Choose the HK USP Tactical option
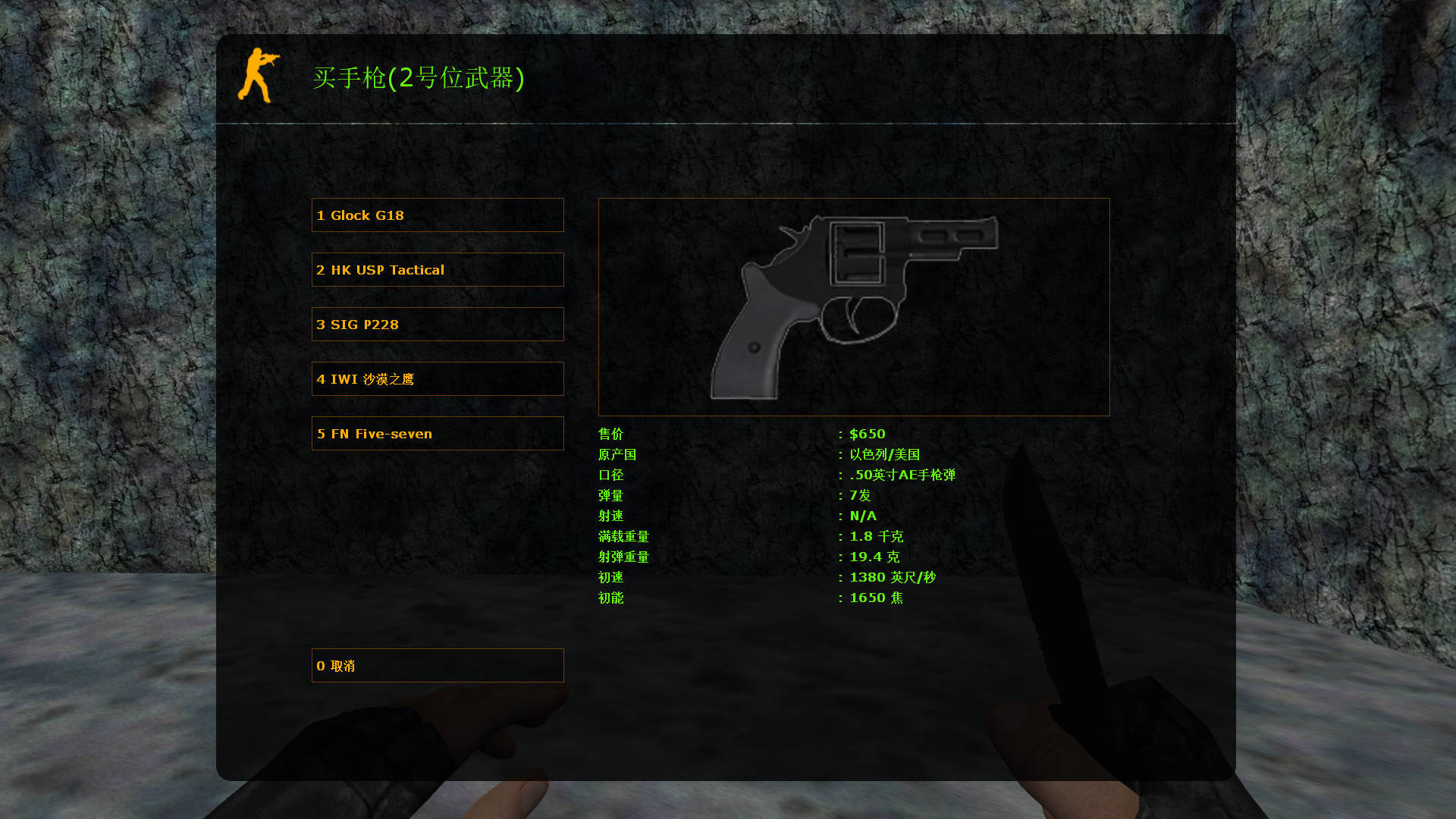This screenshot has width=1456, height=819. (x=437, y=269)
